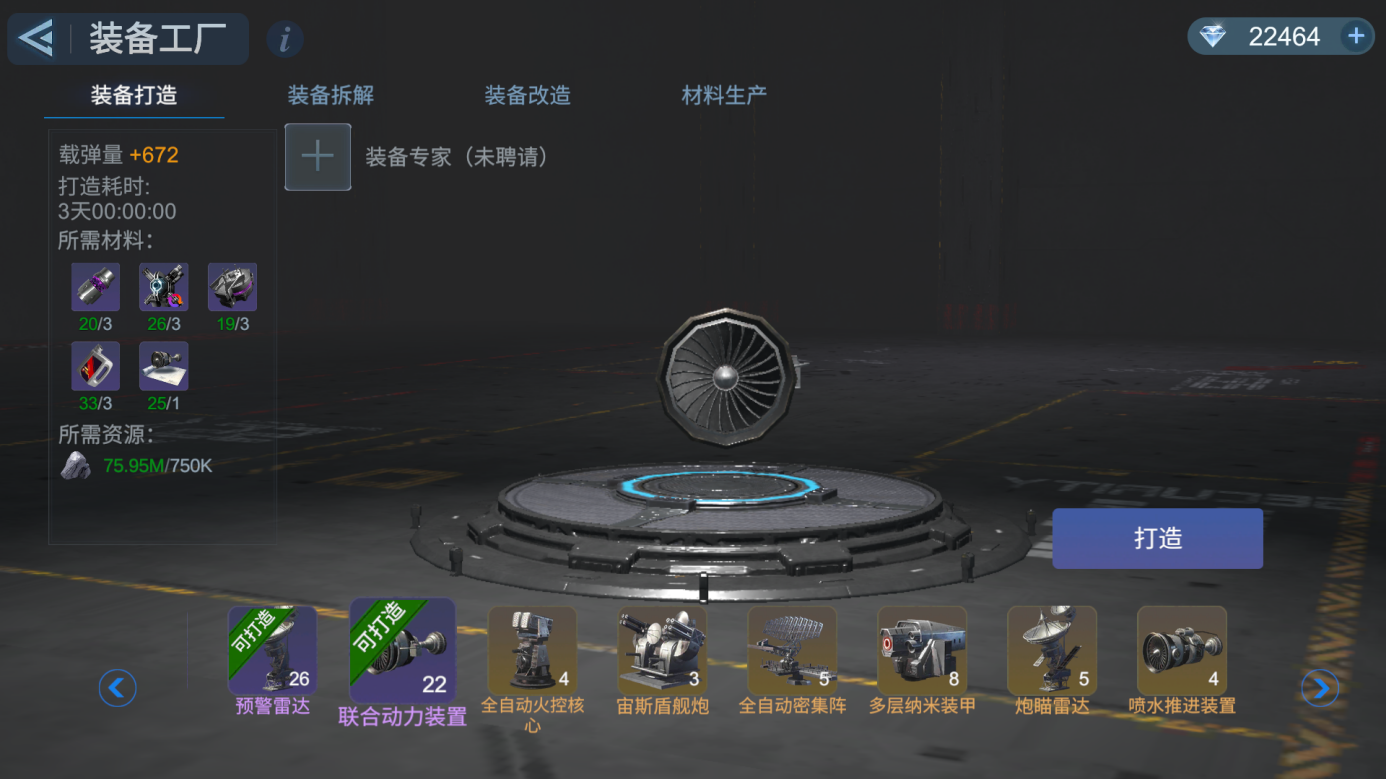Click the first required material icon
This screenshot has height=779, width=1386.
[x=95, y=286]
